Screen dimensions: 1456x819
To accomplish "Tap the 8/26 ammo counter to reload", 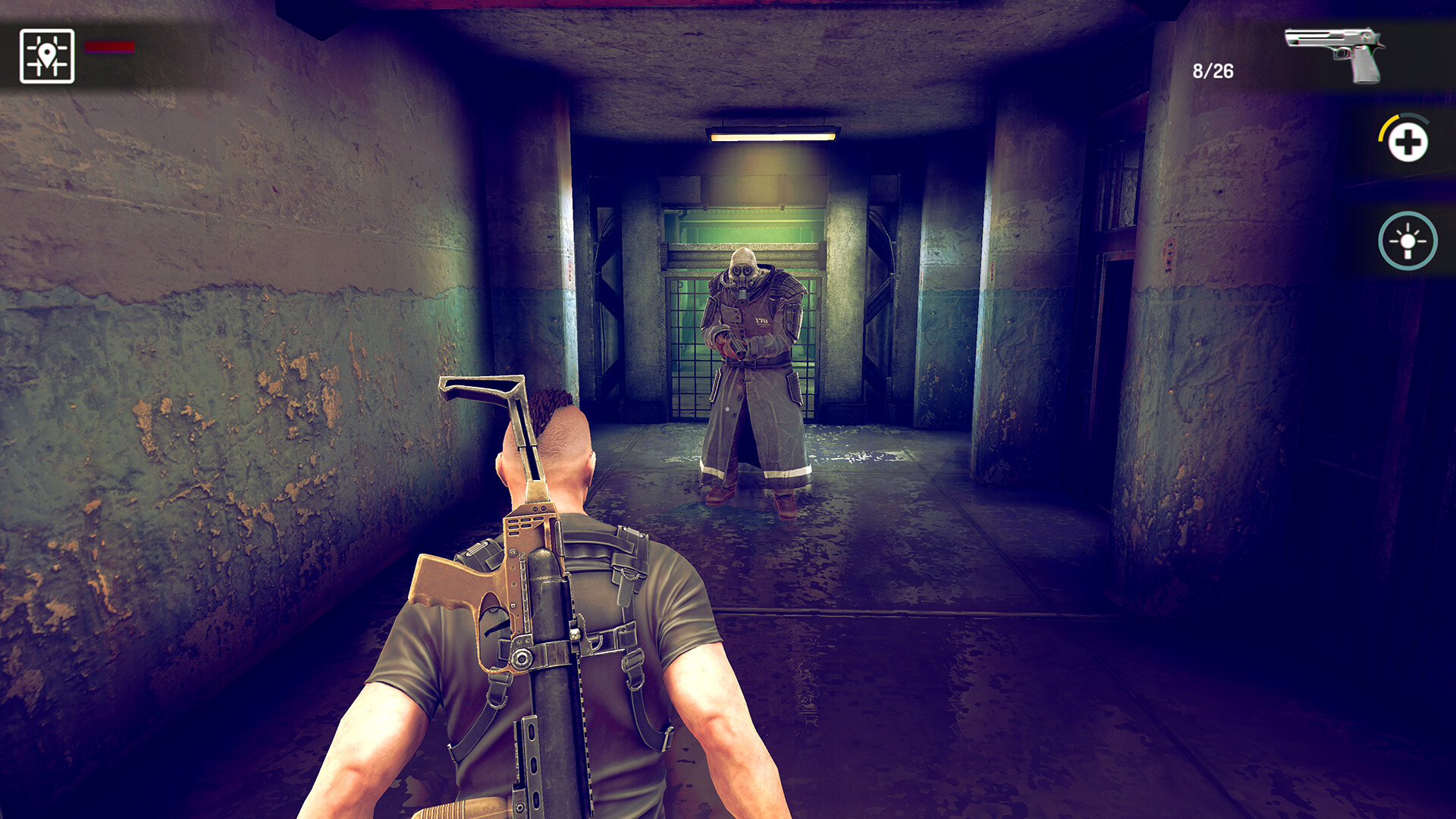I will [1214, 72].
